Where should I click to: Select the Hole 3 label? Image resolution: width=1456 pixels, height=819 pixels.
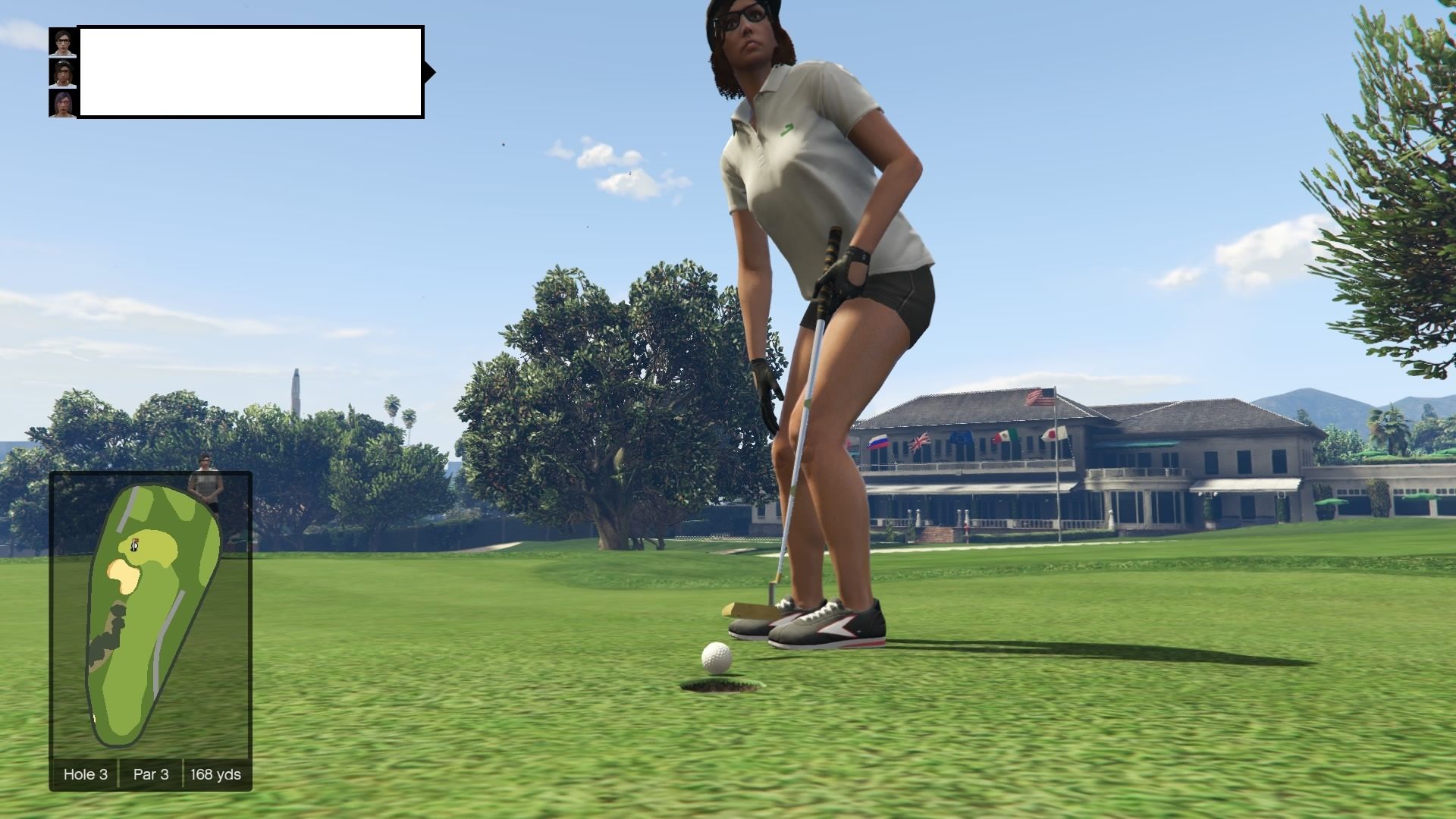(x=86, y=774)
